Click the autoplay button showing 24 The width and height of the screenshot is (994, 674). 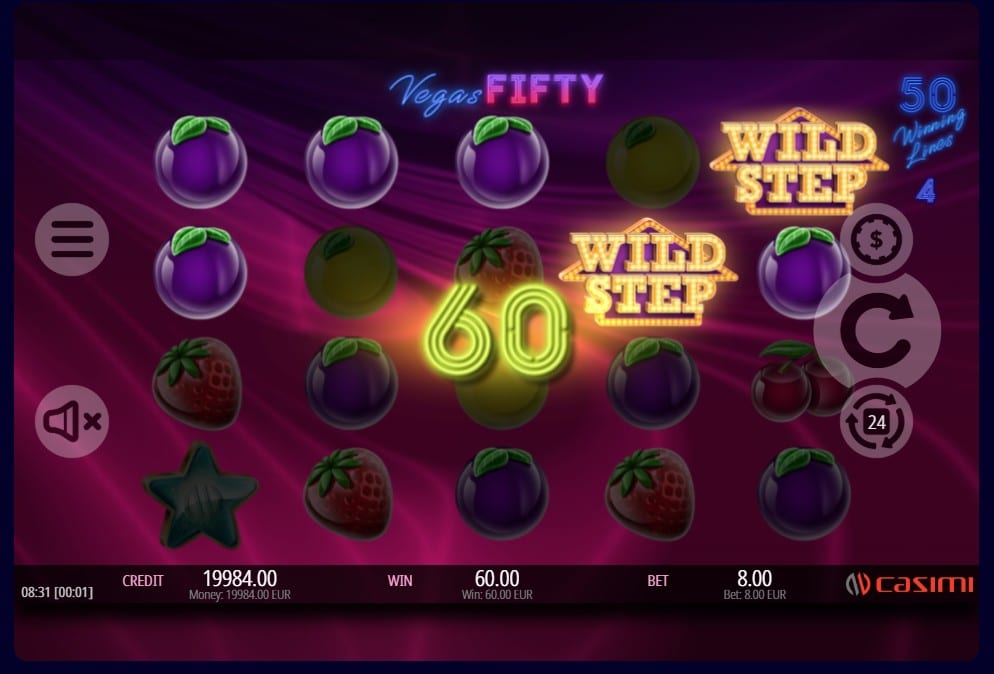[876, 422]
